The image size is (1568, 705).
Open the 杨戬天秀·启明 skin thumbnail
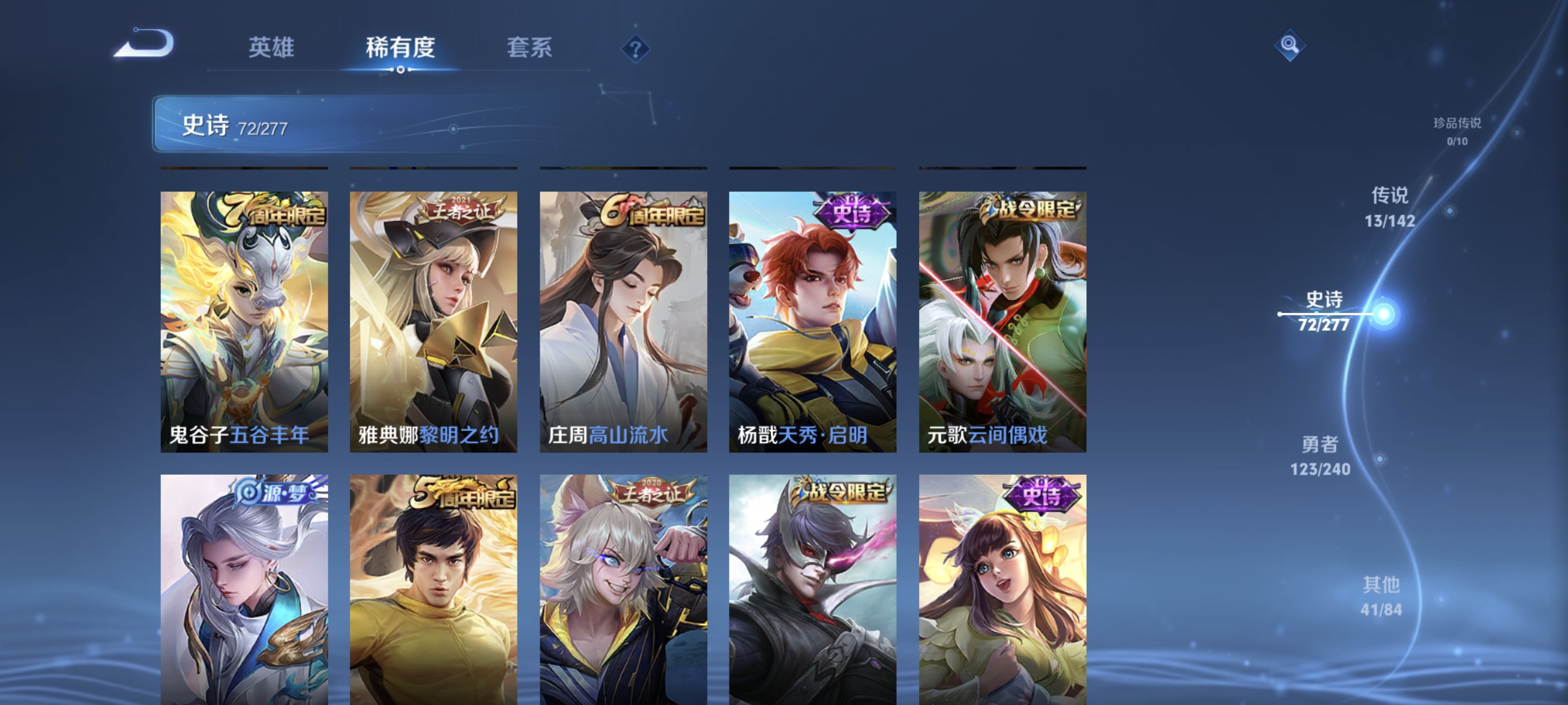pyautogui.click(x=812, y=317)
